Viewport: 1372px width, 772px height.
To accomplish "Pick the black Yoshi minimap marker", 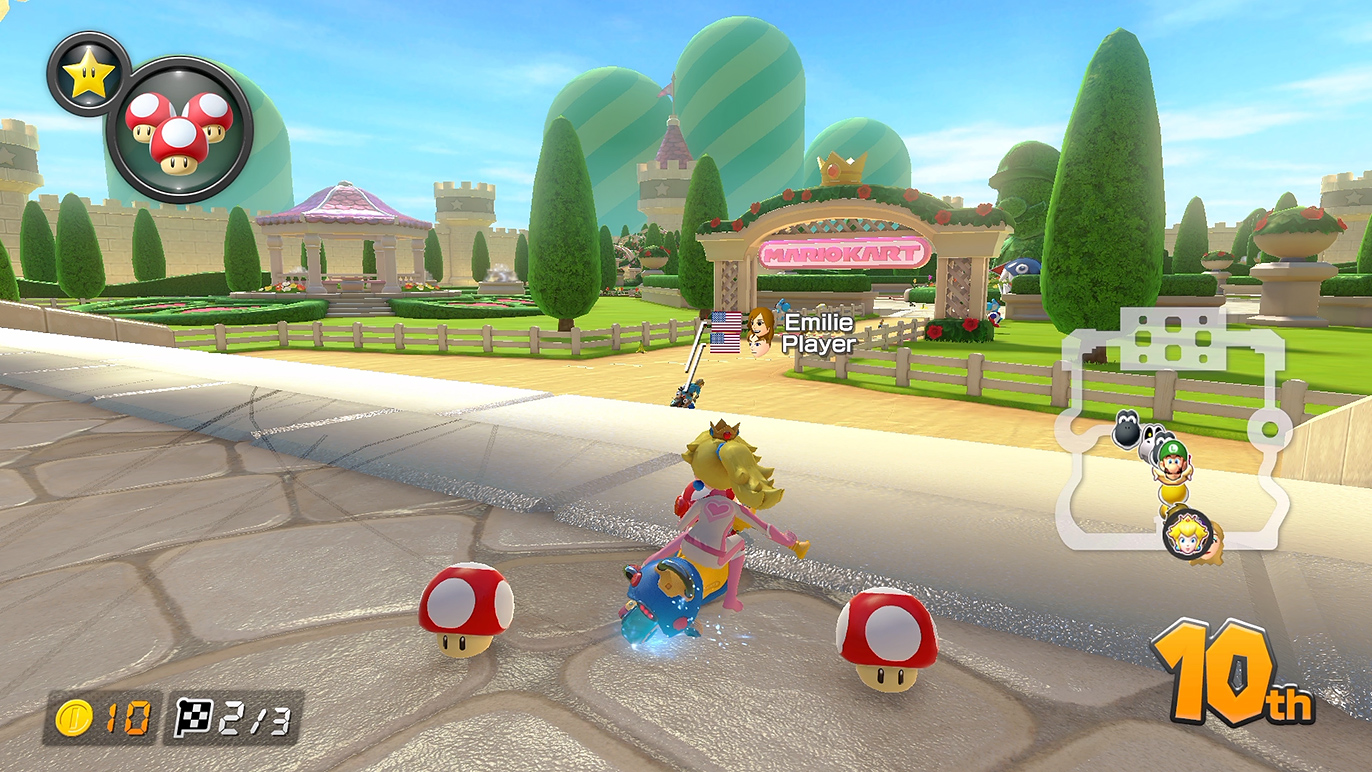I will (x=1126, y=430).
